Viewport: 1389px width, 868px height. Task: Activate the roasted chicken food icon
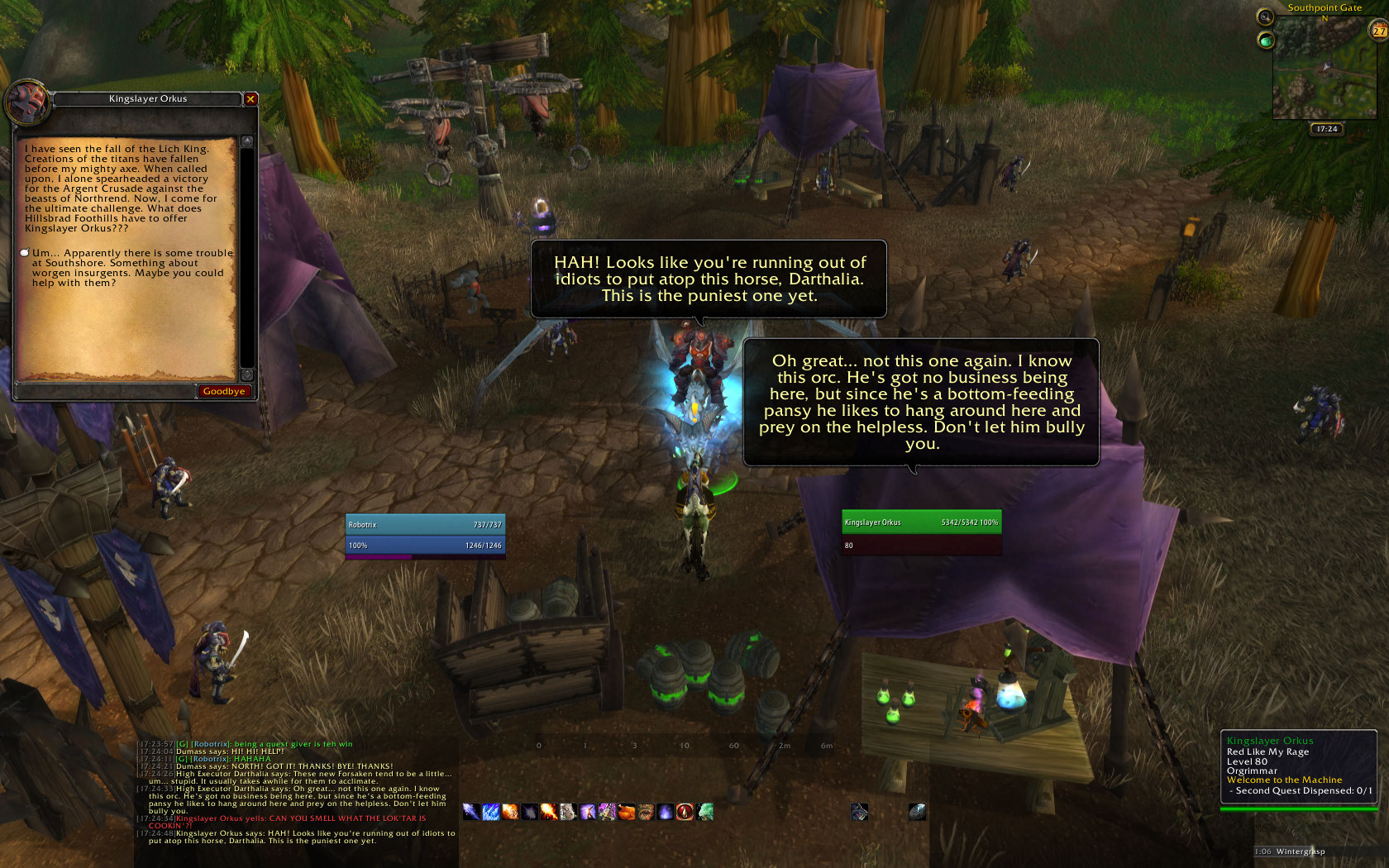627,812
